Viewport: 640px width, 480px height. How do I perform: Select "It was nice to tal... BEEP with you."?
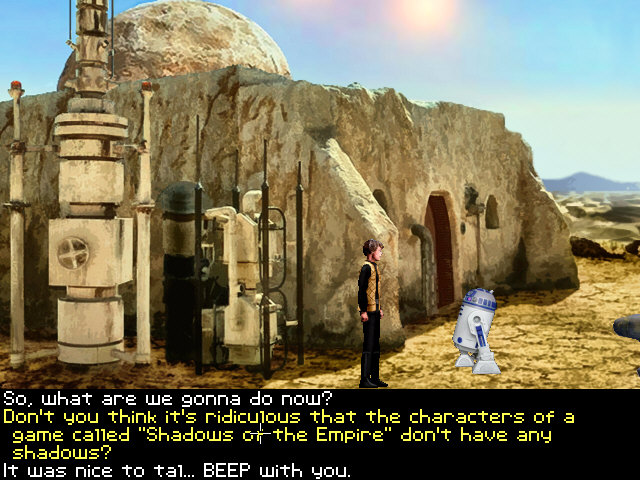pos(177,470)
